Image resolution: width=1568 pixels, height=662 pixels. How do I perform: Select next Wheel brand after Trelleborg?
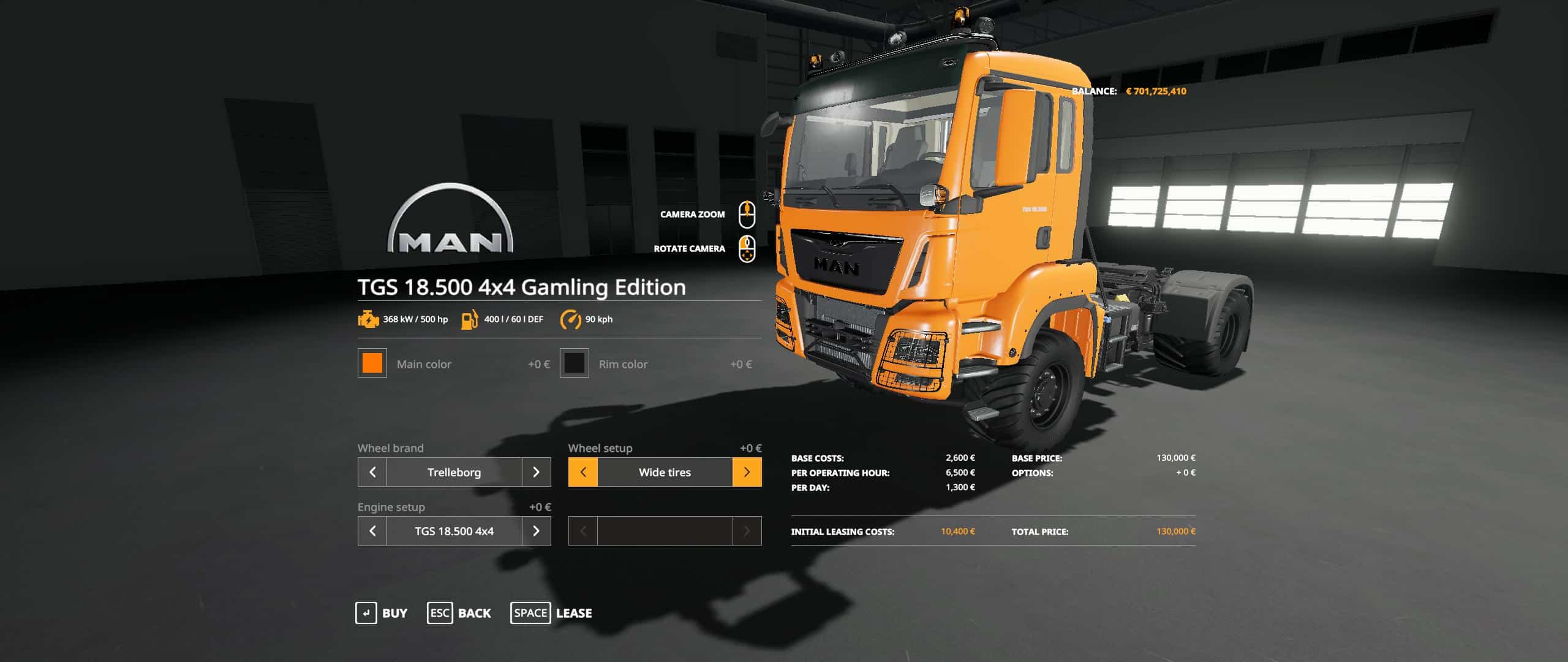click(536, 472)
